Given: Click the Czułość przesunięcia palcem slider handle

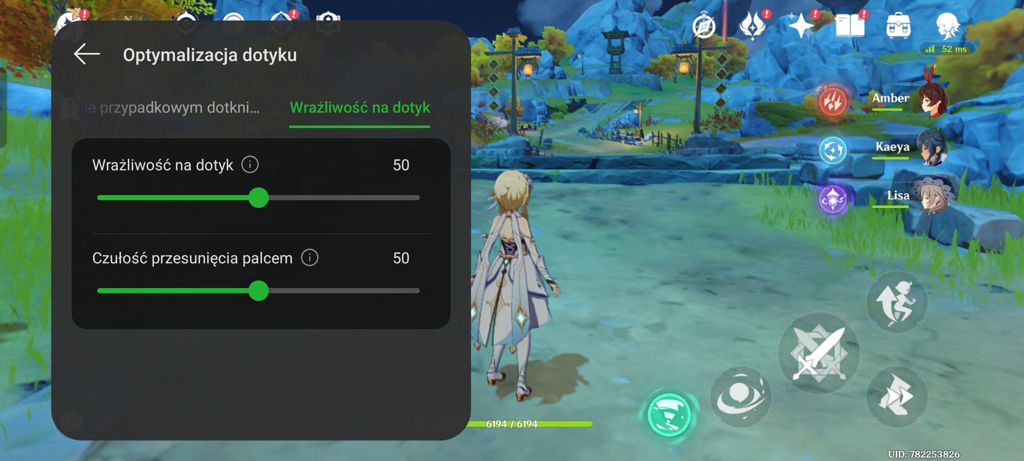Looking at the screenshot, I should 258,291.
